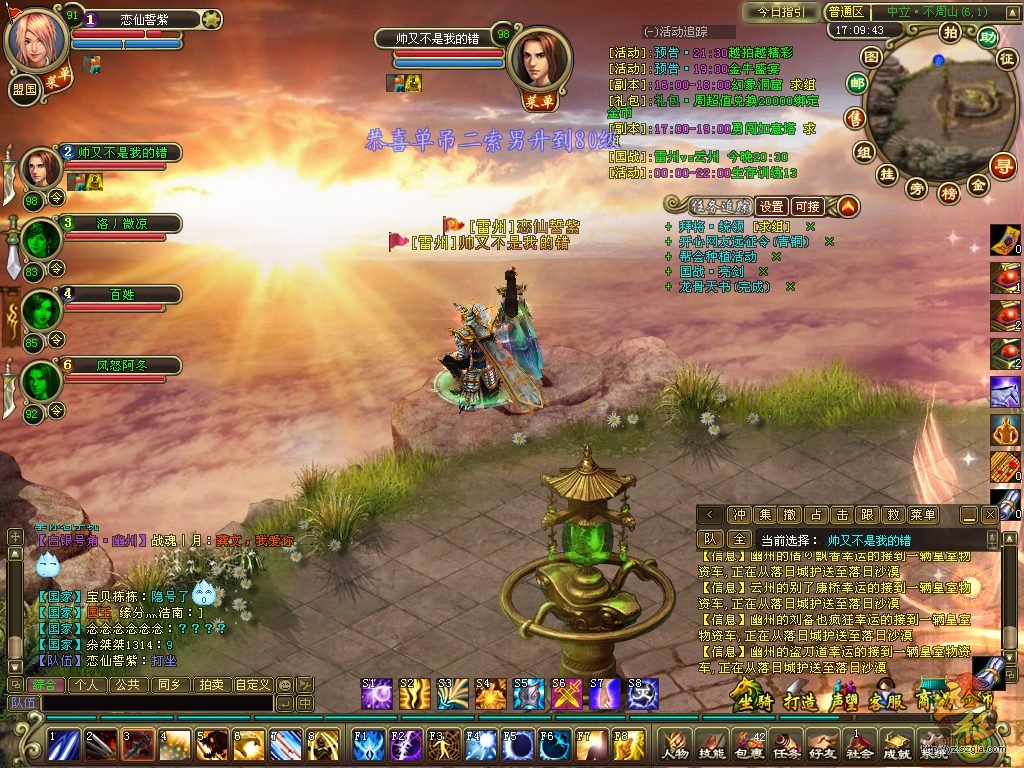Select the 龙骨天书 (完成) quest entry

726,286
